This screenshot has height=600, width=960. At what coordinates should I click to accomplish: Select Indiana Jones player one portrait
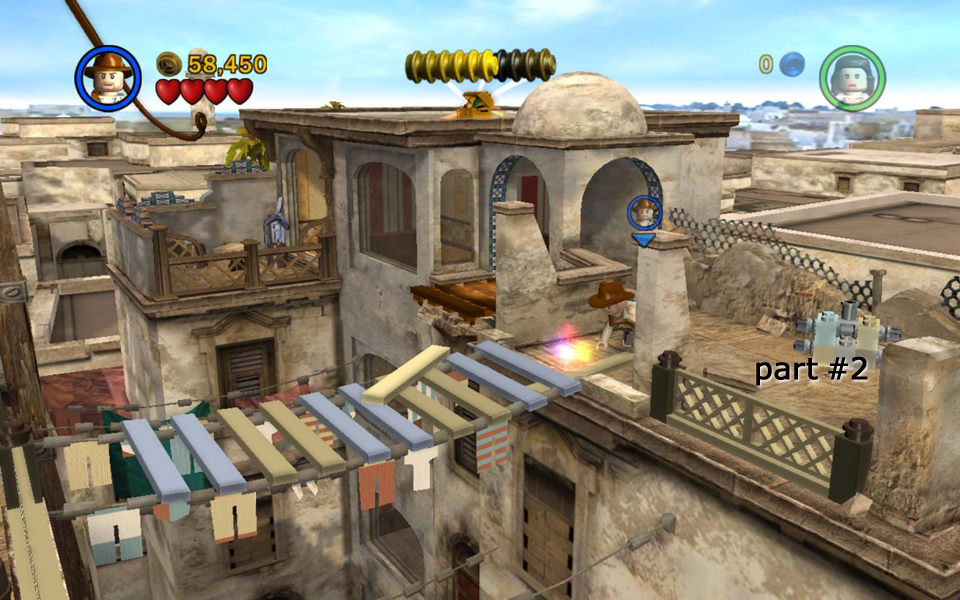[x=107, y=78]
